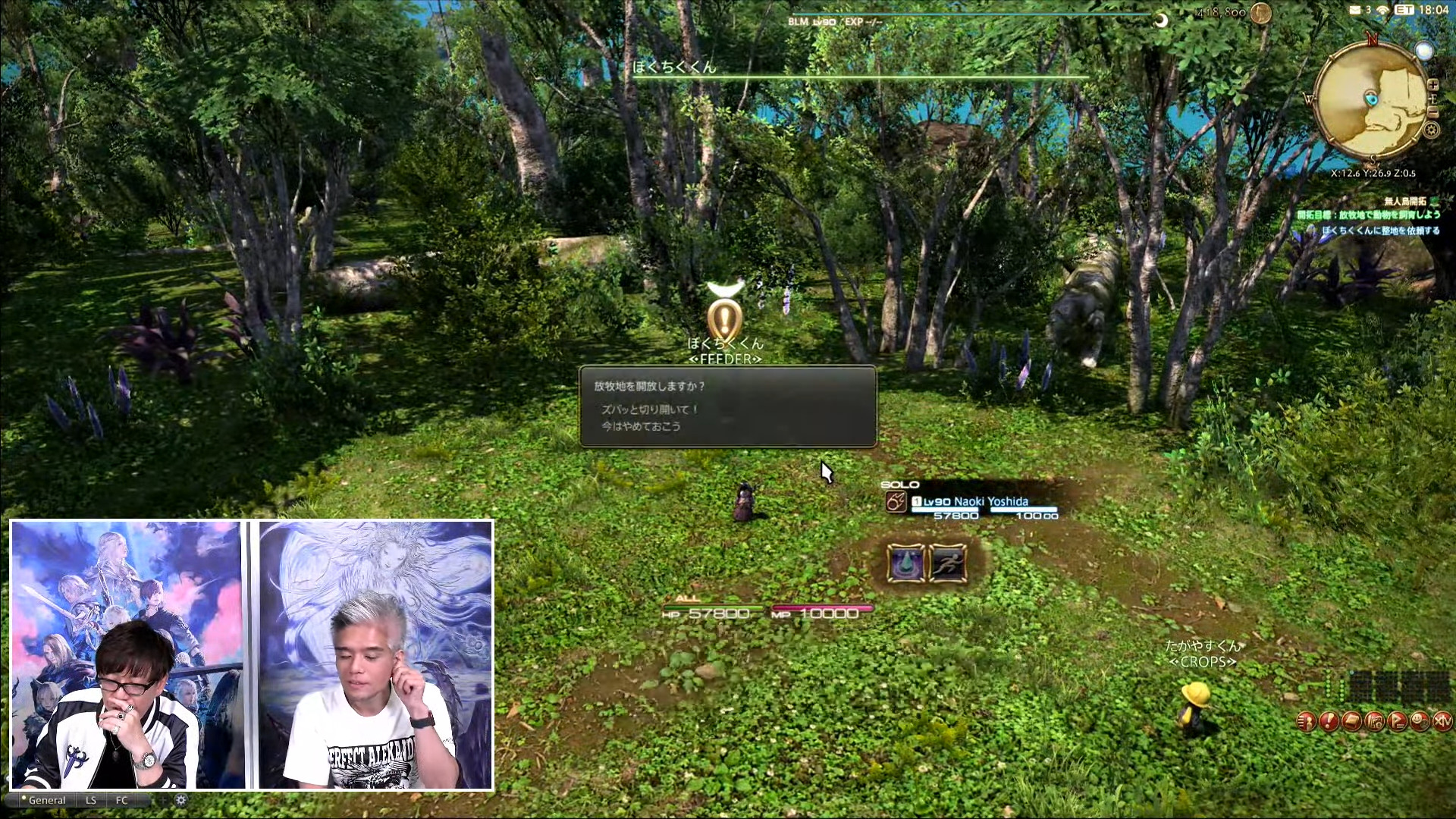This screenshot has height=819, width=1456.
Task: Switch to the General chat tab
Action: coord(46,800)
